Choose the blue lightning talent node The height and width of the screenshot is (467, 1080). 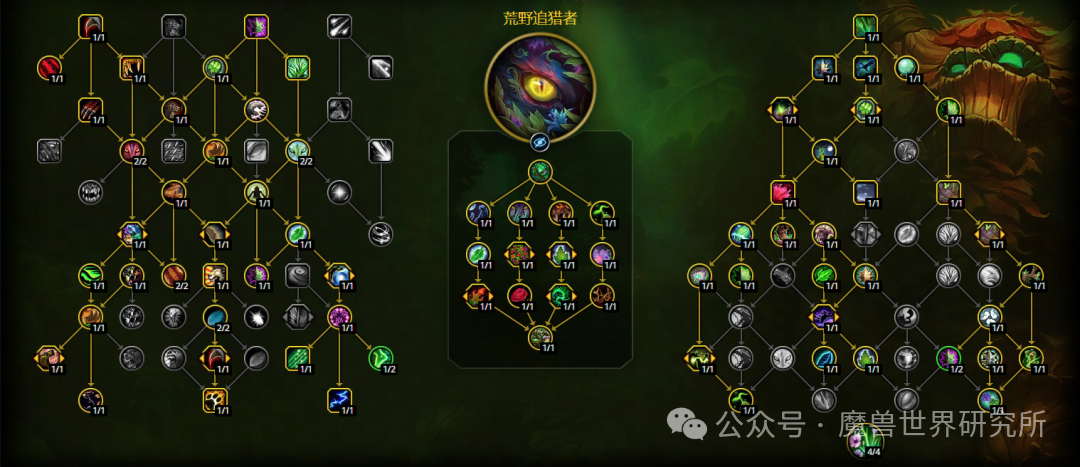click(338, 399)
